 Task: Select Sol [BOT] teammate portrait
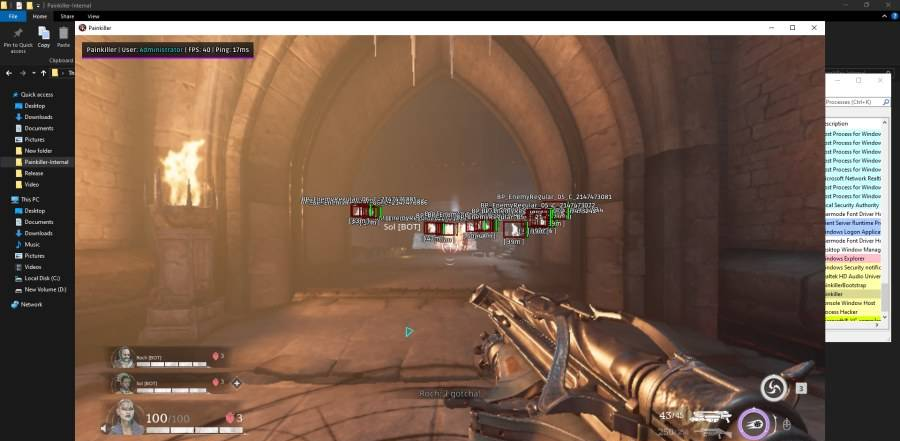coord(121,383)
